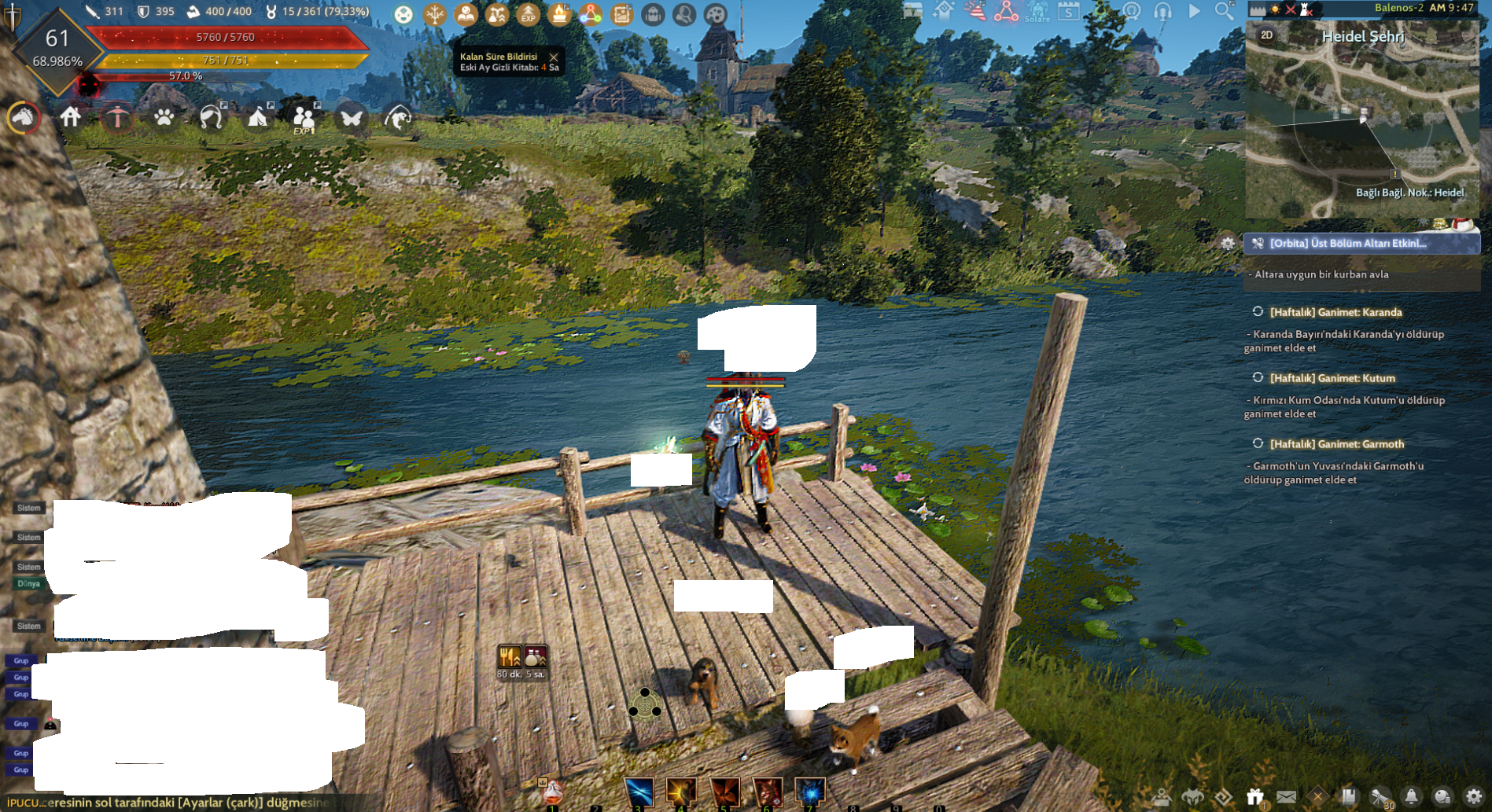This screenshot has height=812, width=1492.
Task: Open the horse mount icon
Action: [x=24, y=118]
